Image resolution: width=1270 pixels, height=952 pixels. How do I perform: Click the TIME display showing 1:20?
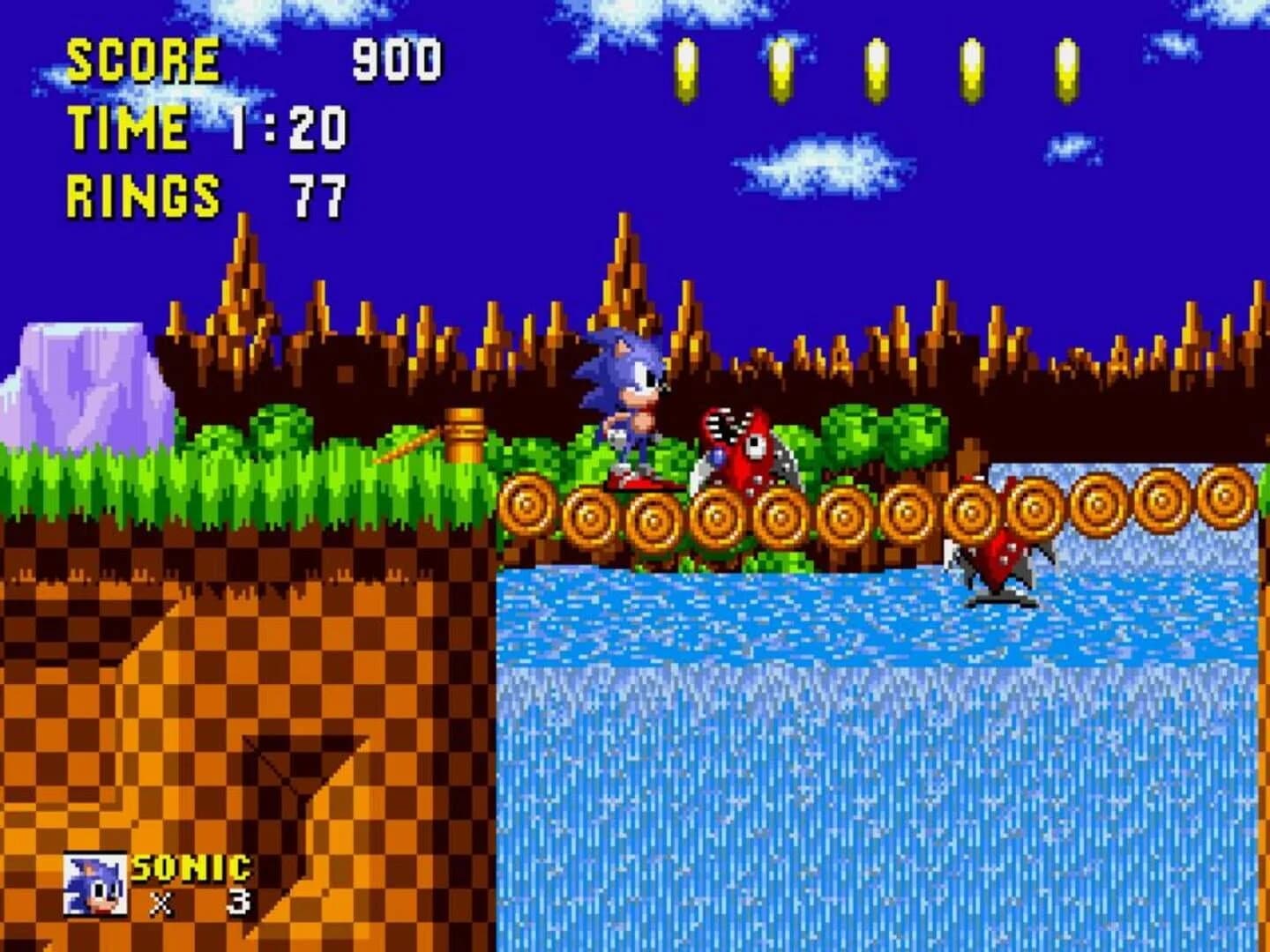pyautogui.click(x=212, y=128)
